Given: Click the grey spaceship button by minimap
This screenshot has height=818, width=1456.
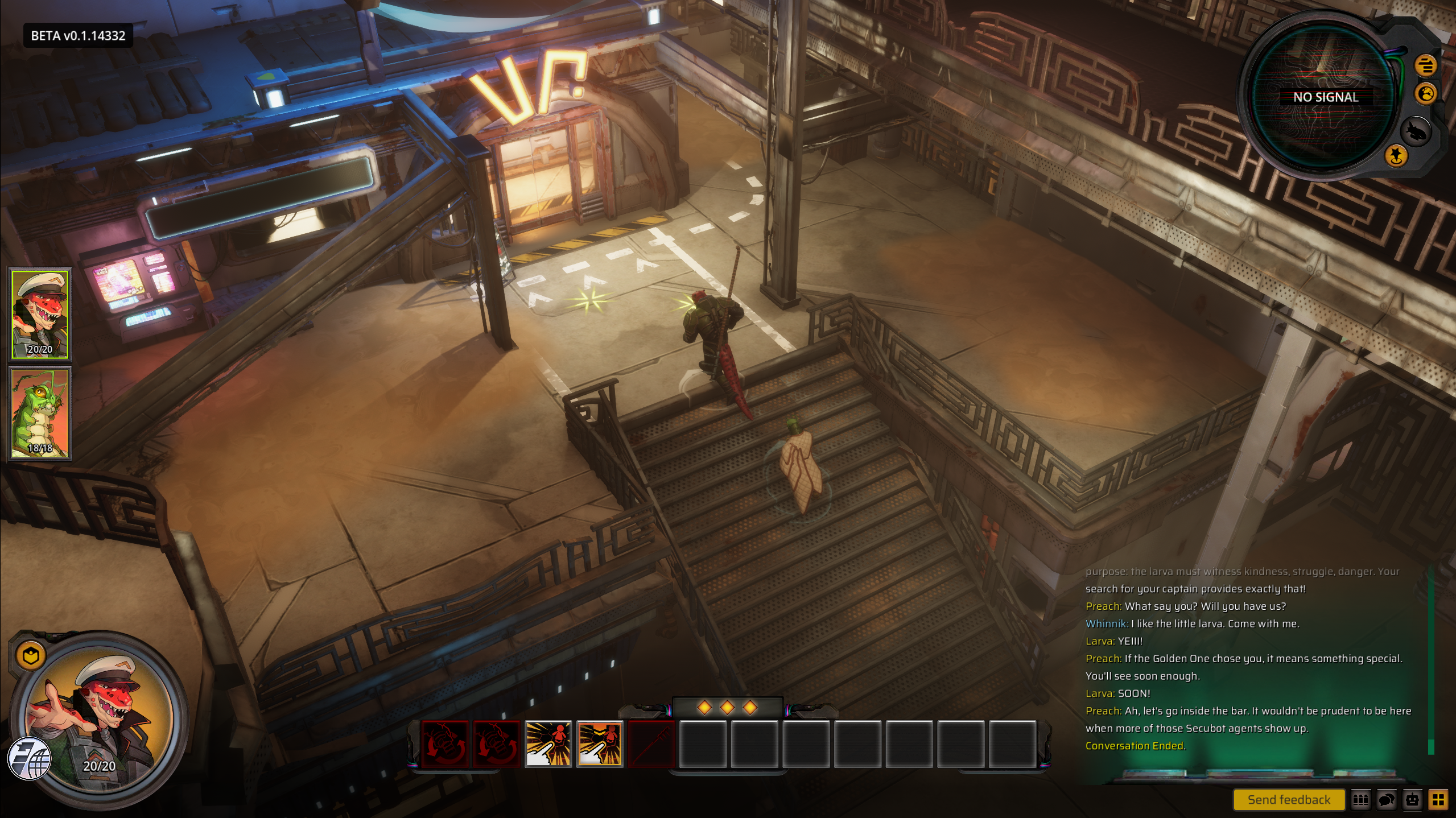Looking at the screenshot, I should coord(1415,132).
